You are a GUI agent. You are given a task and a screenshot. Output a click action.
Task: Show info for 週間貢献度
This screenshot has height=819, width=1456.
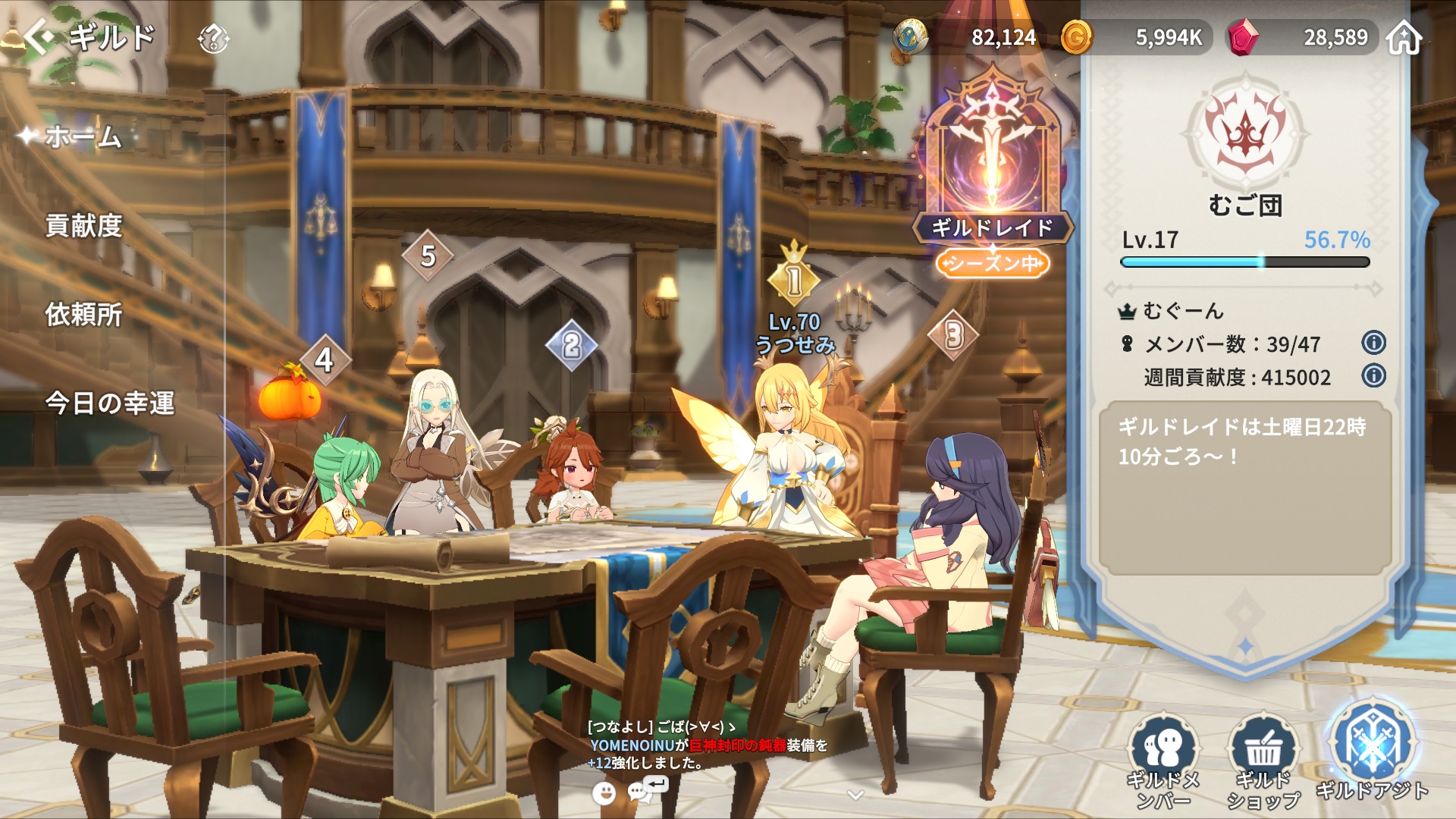tap(1373, 375)
